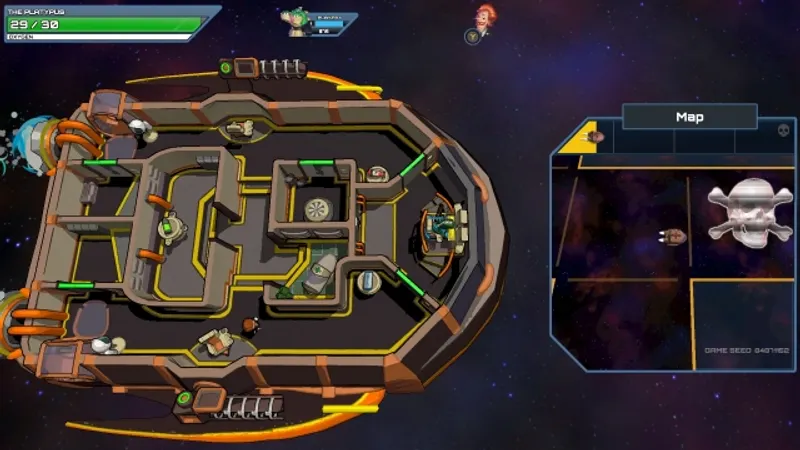Select the green-haired player portrait

point(297,21)
